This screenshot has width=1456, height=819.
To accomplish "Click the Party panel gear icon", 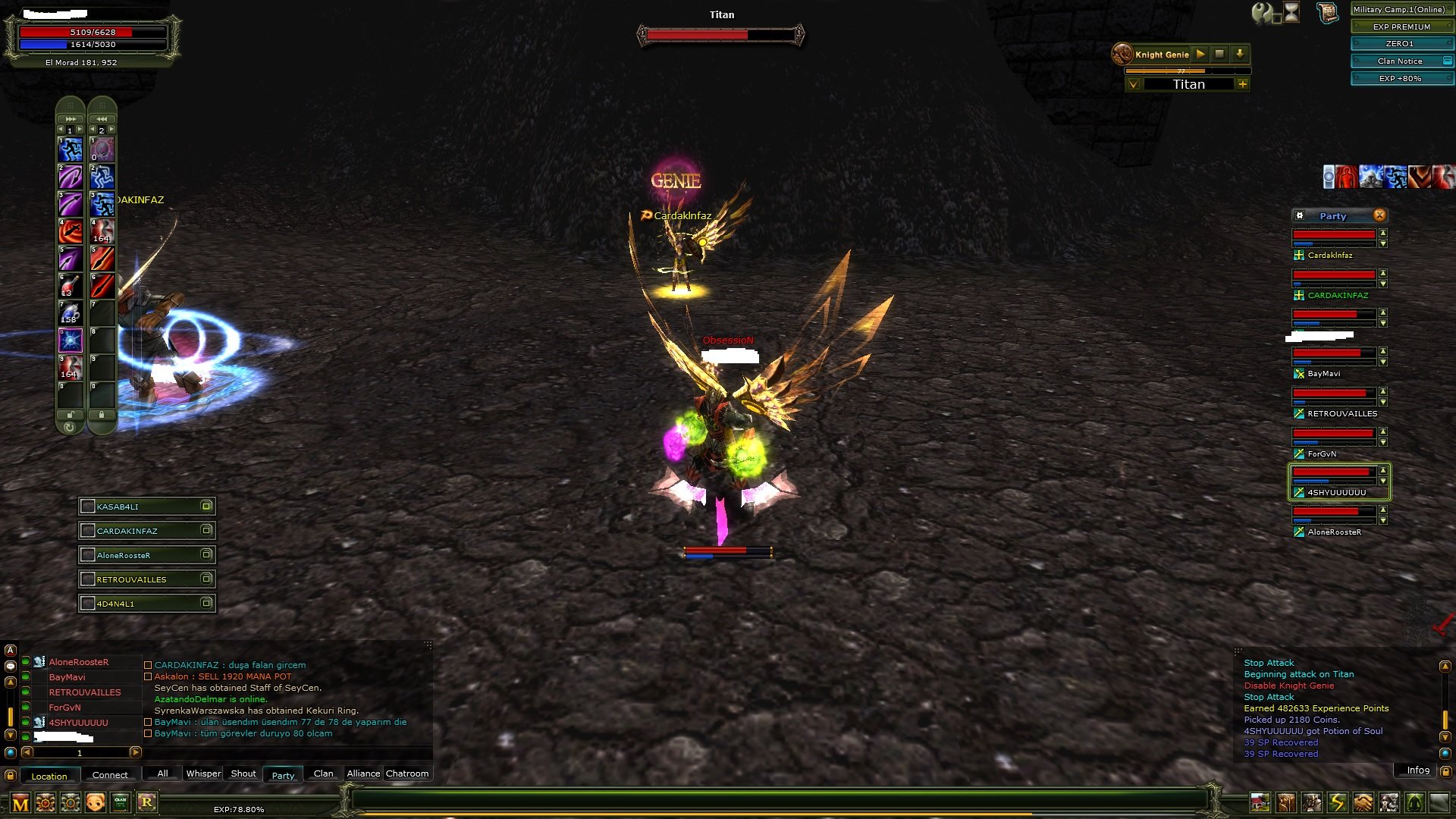I will (1300, 216).
